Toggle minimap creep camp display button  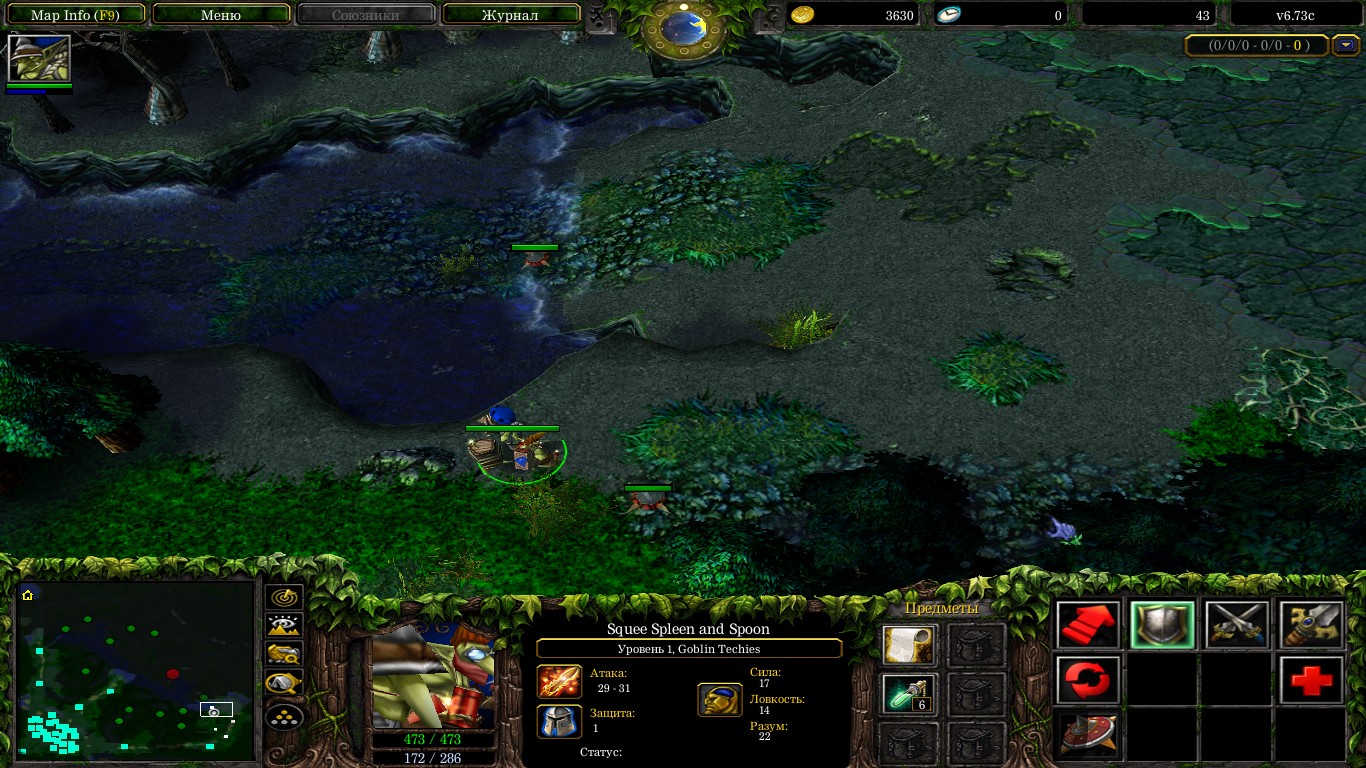click(x=285, y=685)
